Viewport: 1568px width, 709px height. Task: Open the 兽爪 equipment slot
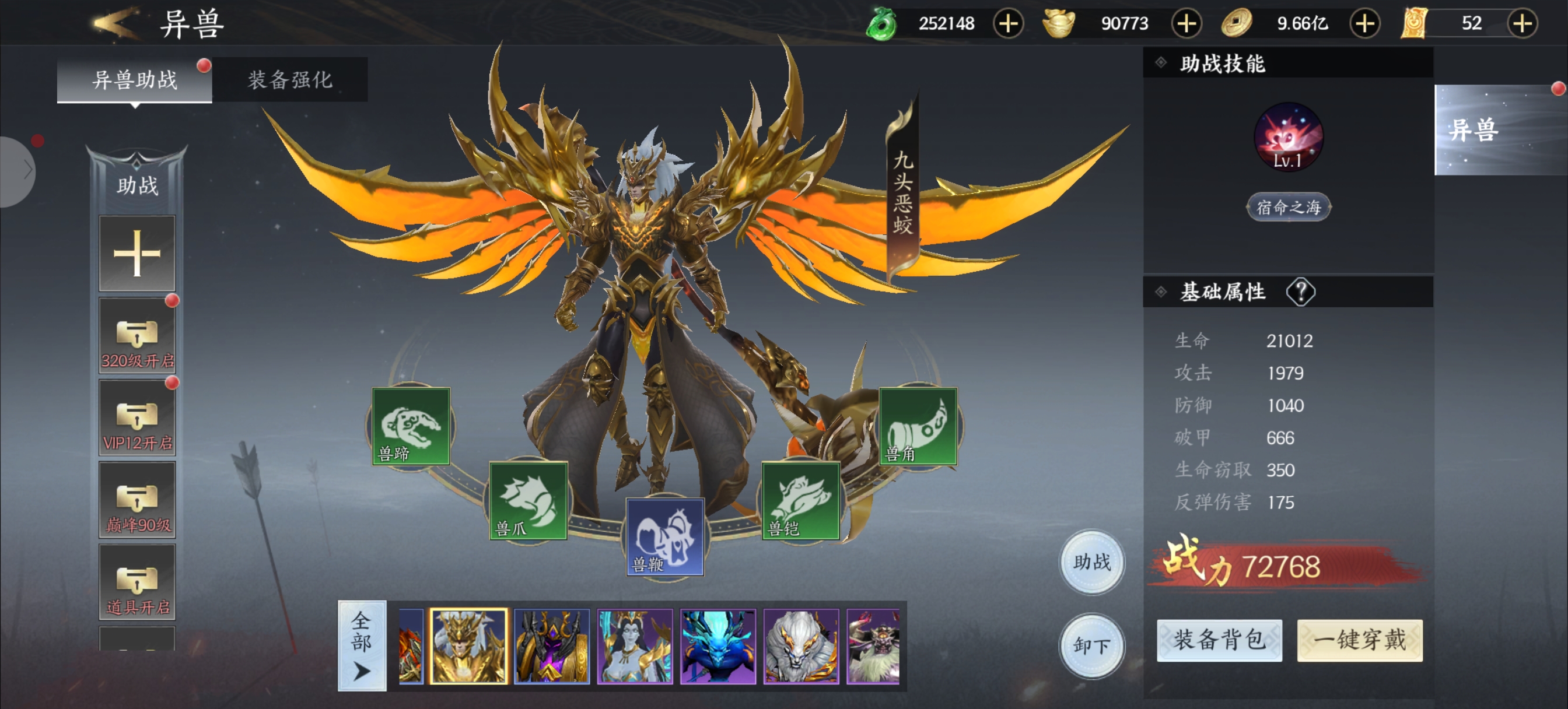click(x=528, y=501)
